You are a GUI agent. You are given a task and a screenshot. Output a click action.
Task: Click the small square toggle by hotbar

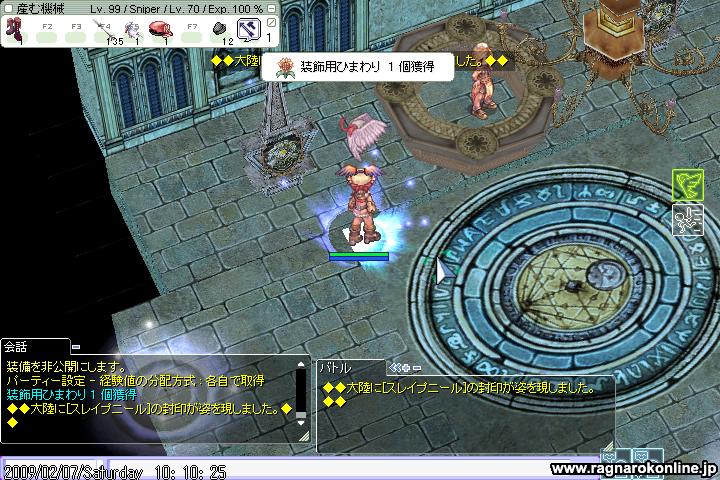point(269,19)
